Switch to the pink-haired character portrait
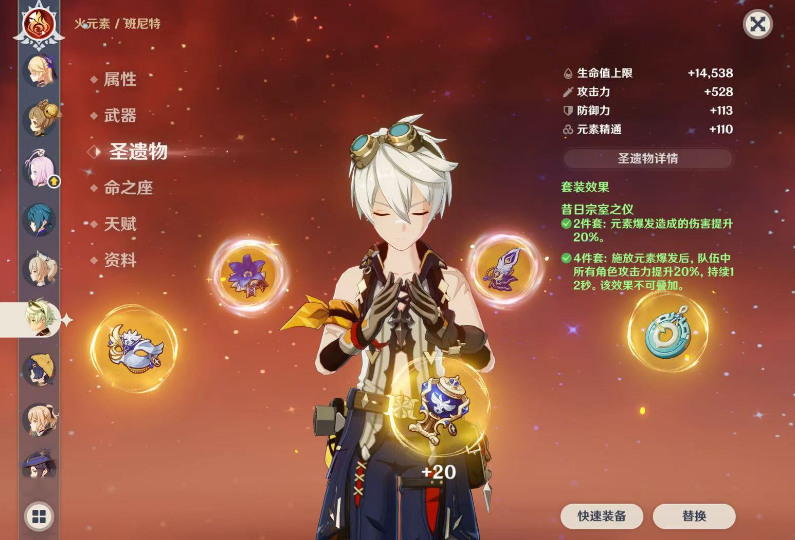 click(x=40, y=167)
